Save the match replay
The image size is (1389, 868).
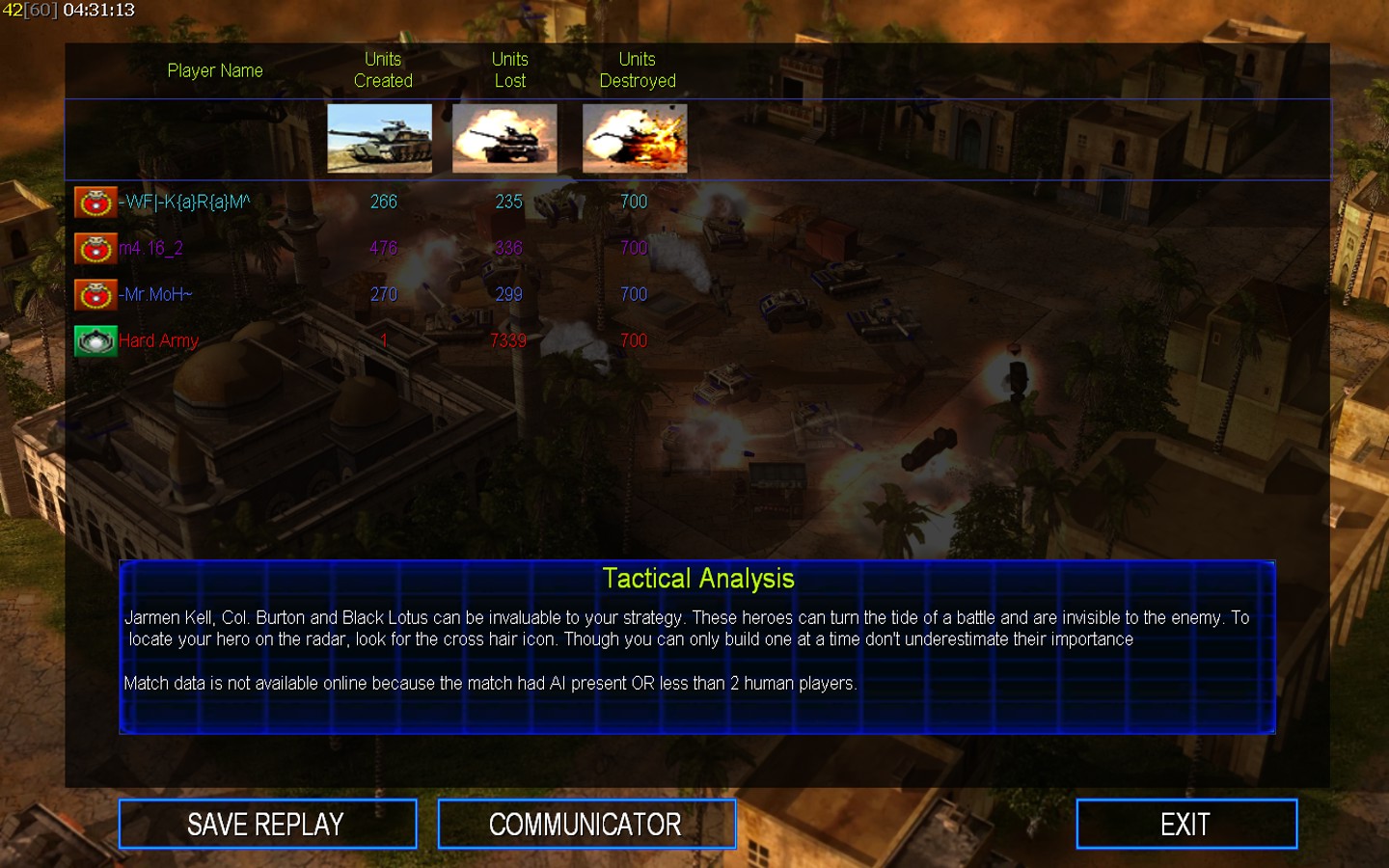[267, 825]
